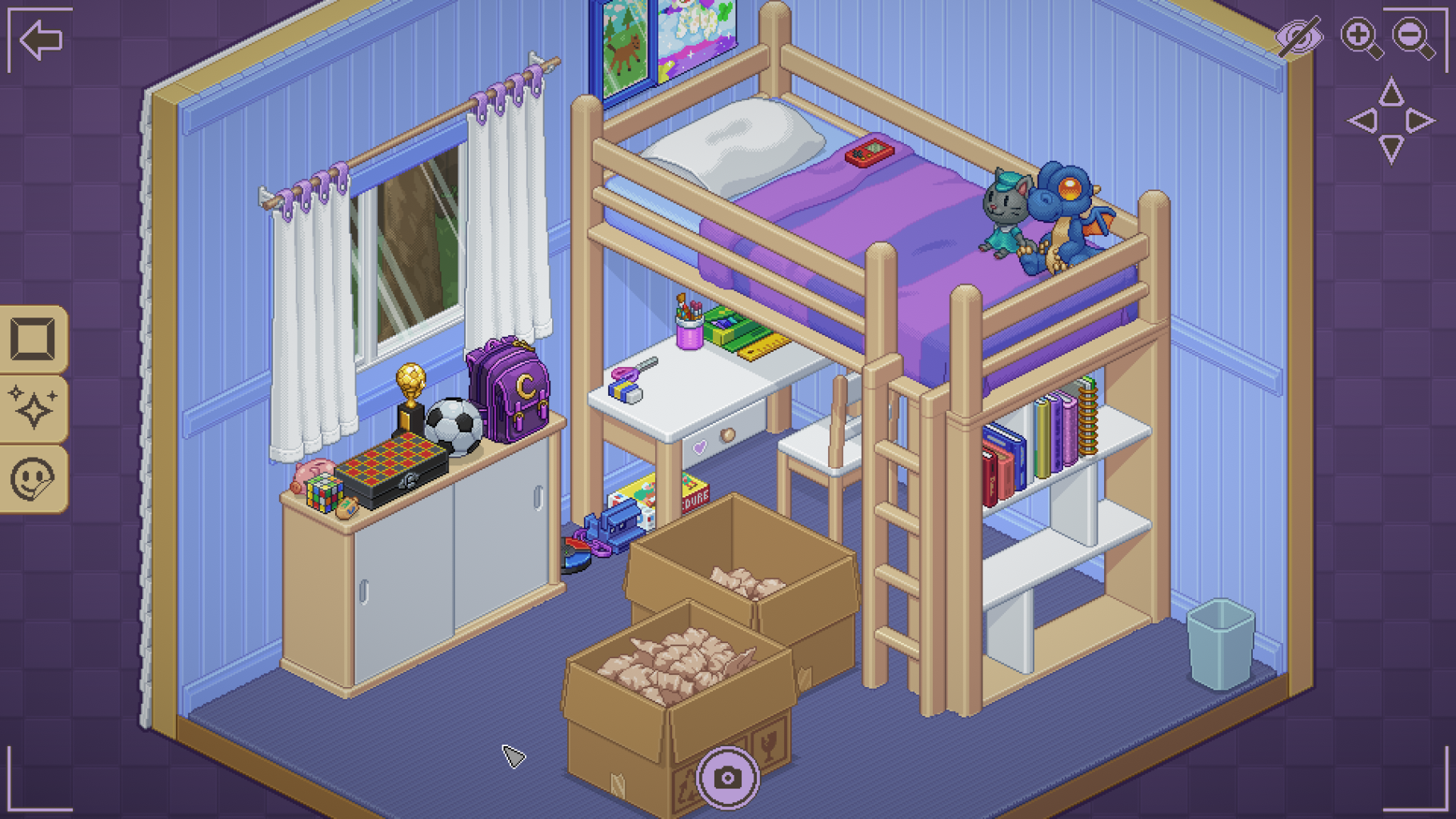Open the smiley sticker button
The image size is (1456, 819).
click(x=33, y=478)
